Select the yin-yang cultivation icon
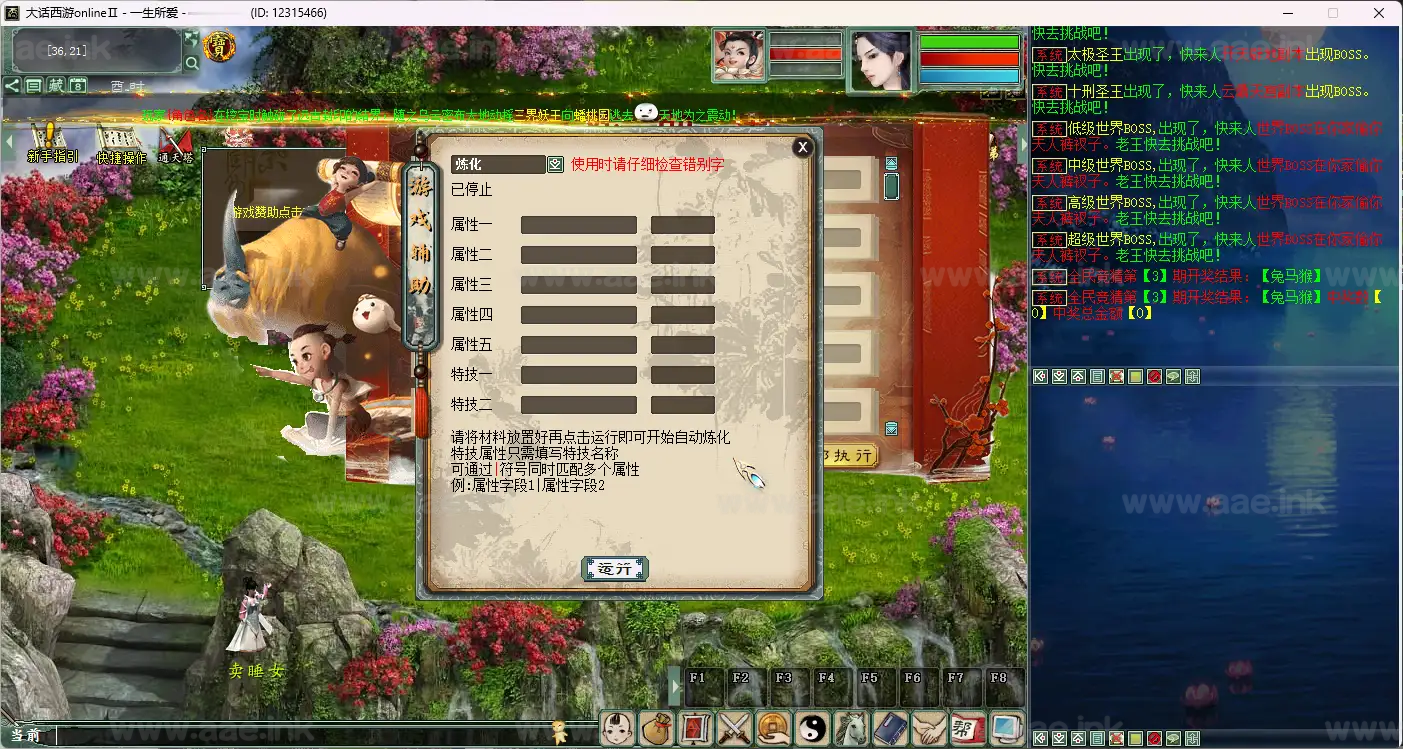Screen dimensions: 1403x749 tap(810, 728)
